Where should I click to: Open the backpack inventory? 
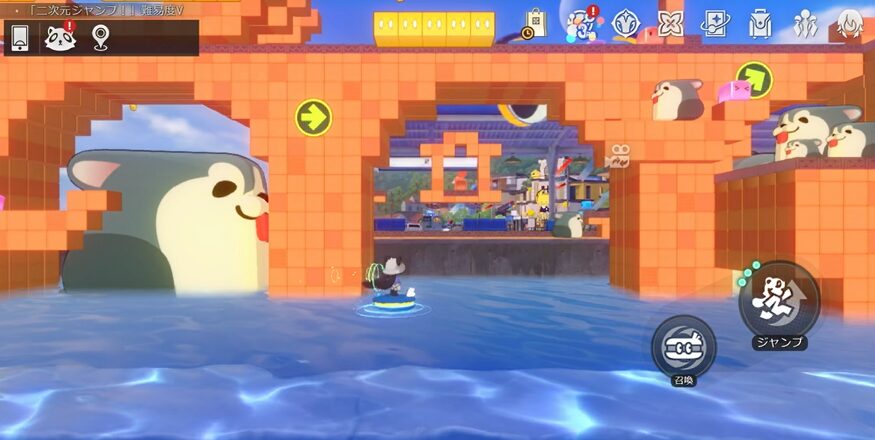(760, 23)
